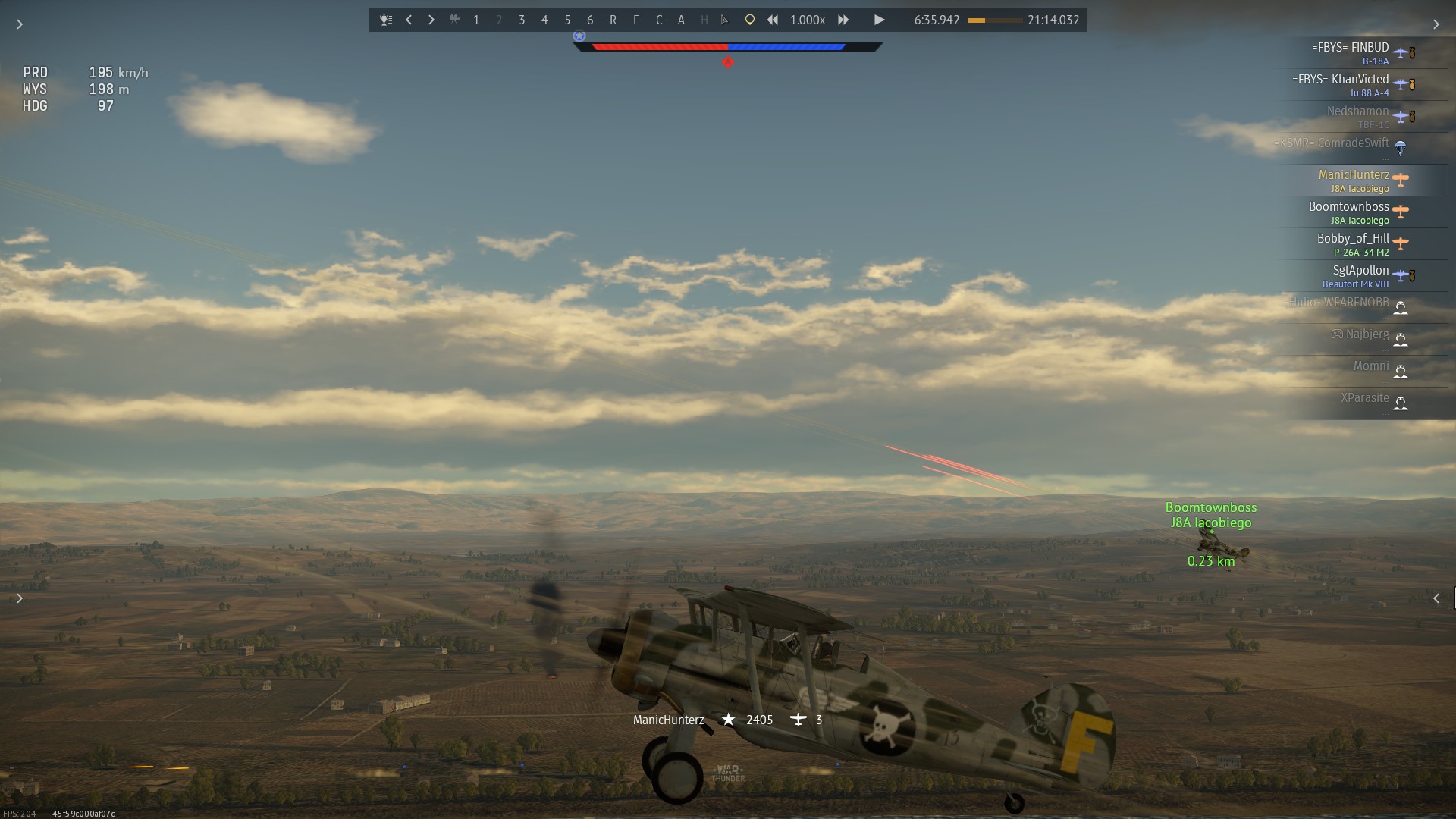Switch to the next player

click(x=431, y=20)
